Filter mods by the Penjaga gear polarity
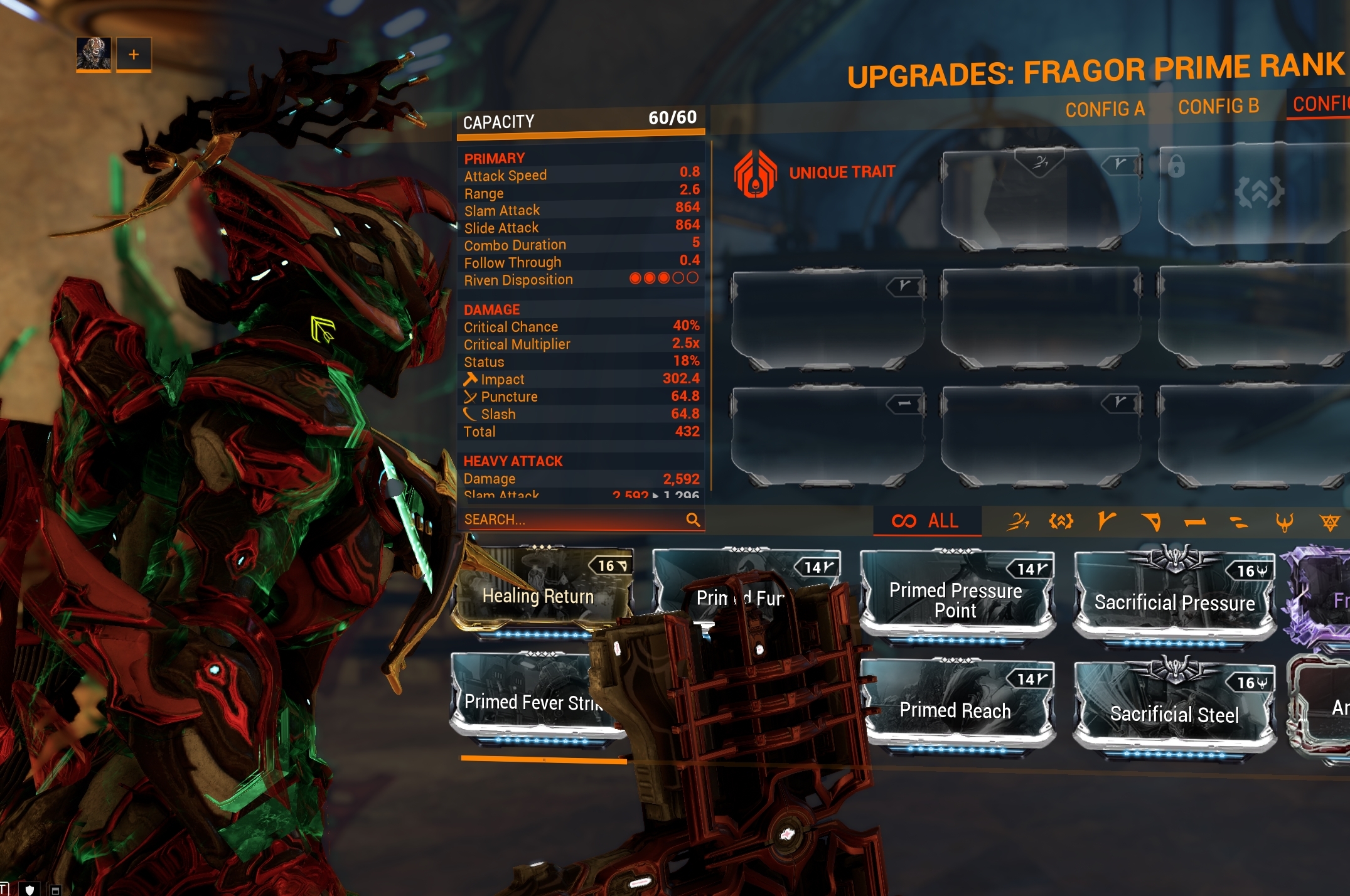Image resolution: width=1350 pixels, height=896 pixels. pos(1062,521)
